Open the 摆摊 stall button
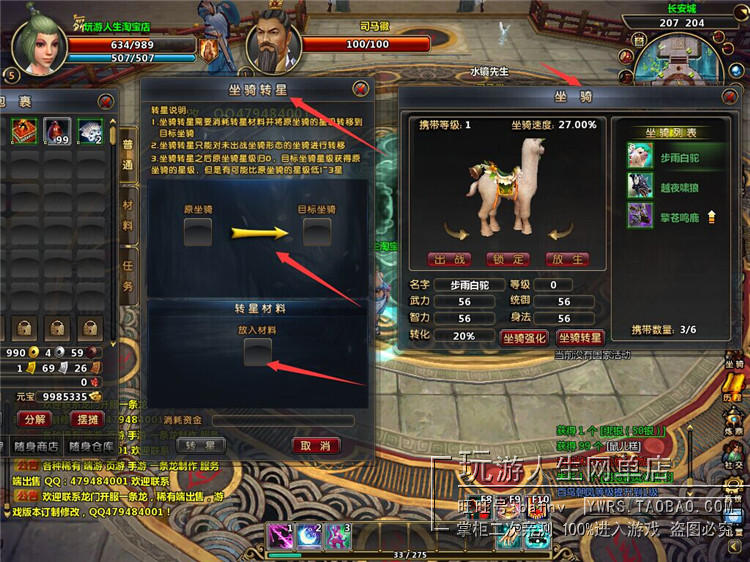The image size is (750, 562). [88, 419]
